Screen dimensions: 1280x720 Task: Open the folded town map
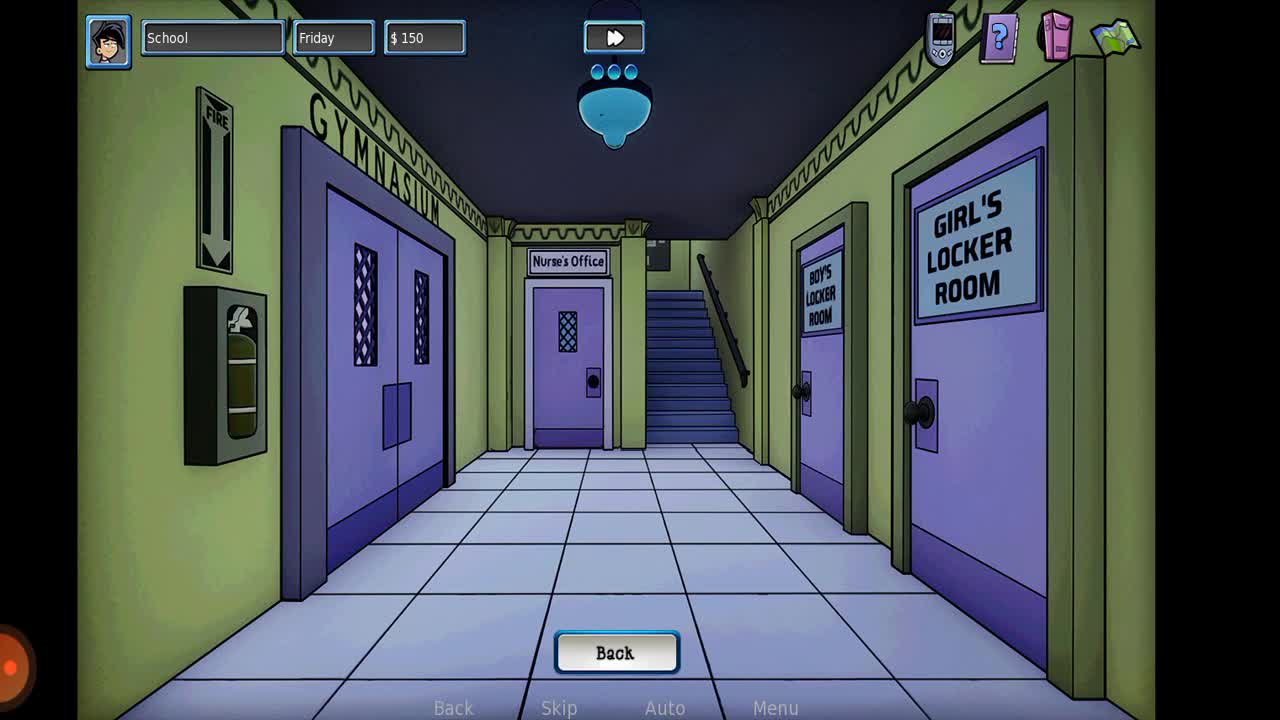(1115, 38)
